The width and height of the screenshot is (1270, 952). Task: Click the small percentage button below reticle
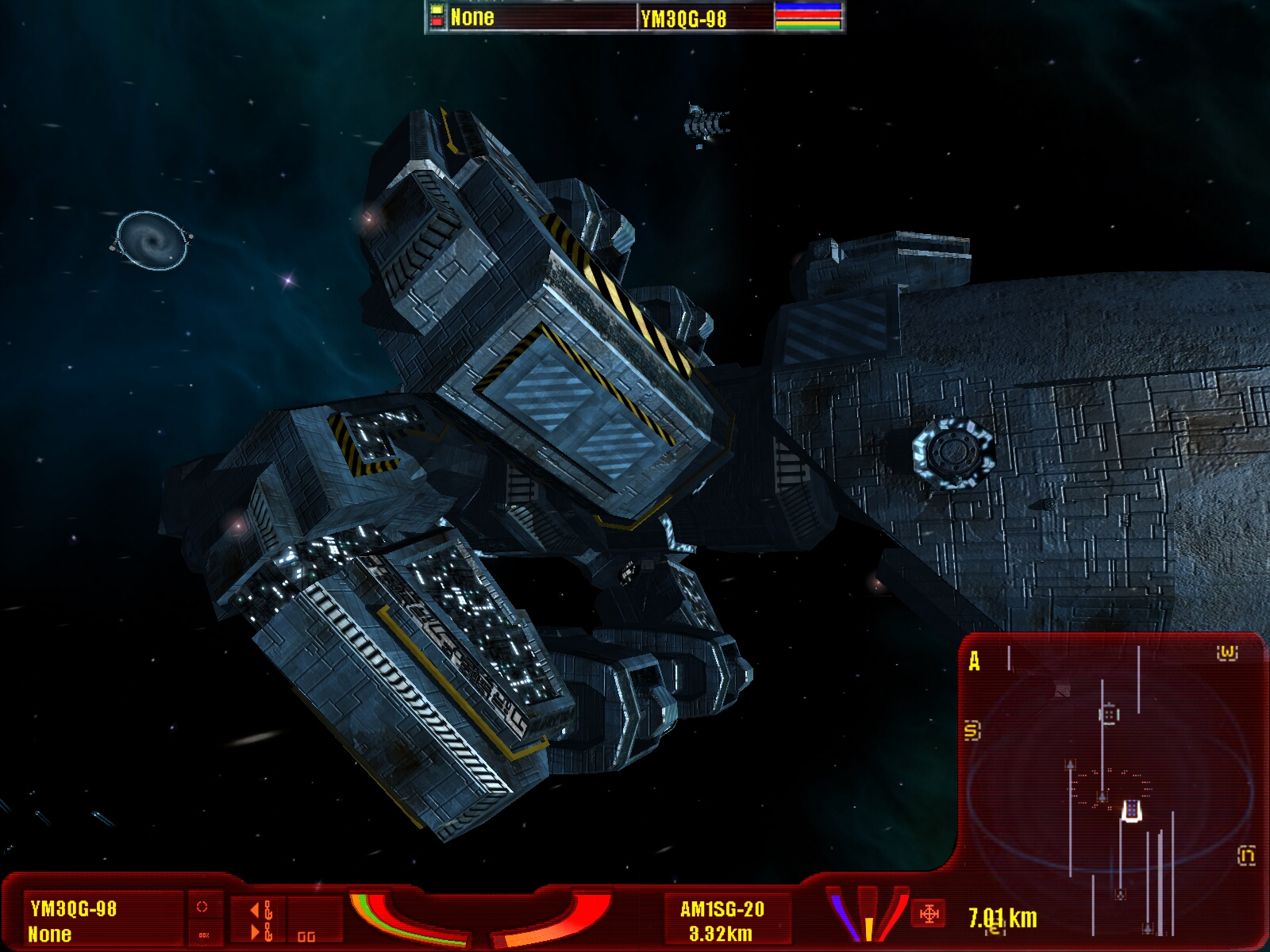point(203,935)
